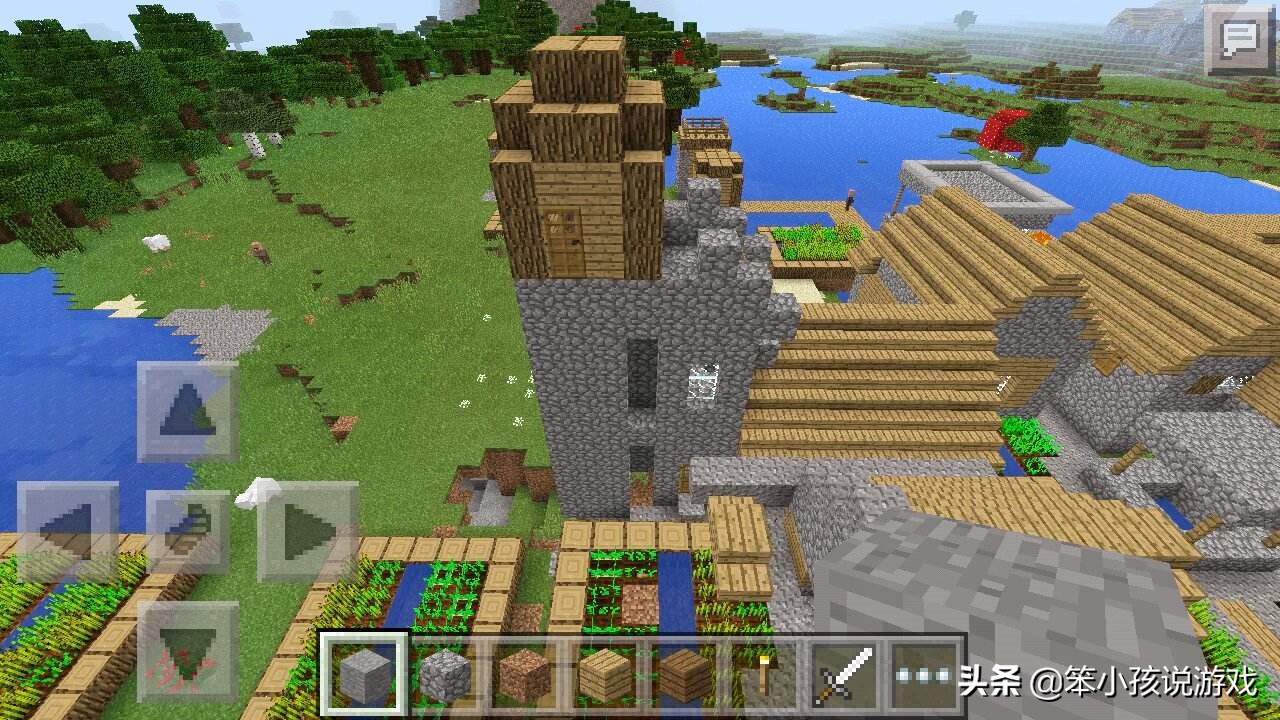Choose the darker wood planks slot
The height and width of the screenshot is (720, 1280).
click(x=684, y=675)
